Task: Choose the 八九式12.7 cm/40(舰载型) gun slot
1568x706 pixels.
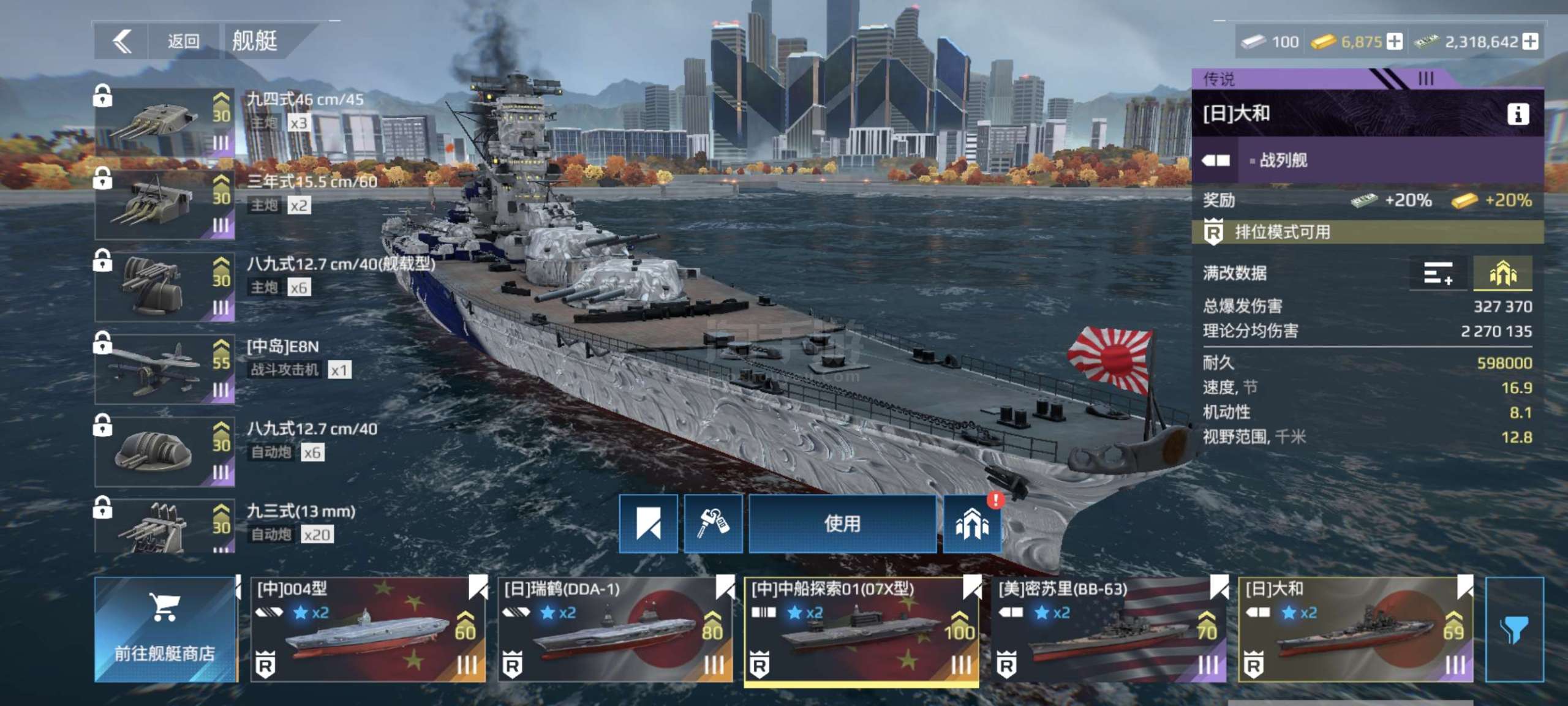Action: [x=165, y=287]
